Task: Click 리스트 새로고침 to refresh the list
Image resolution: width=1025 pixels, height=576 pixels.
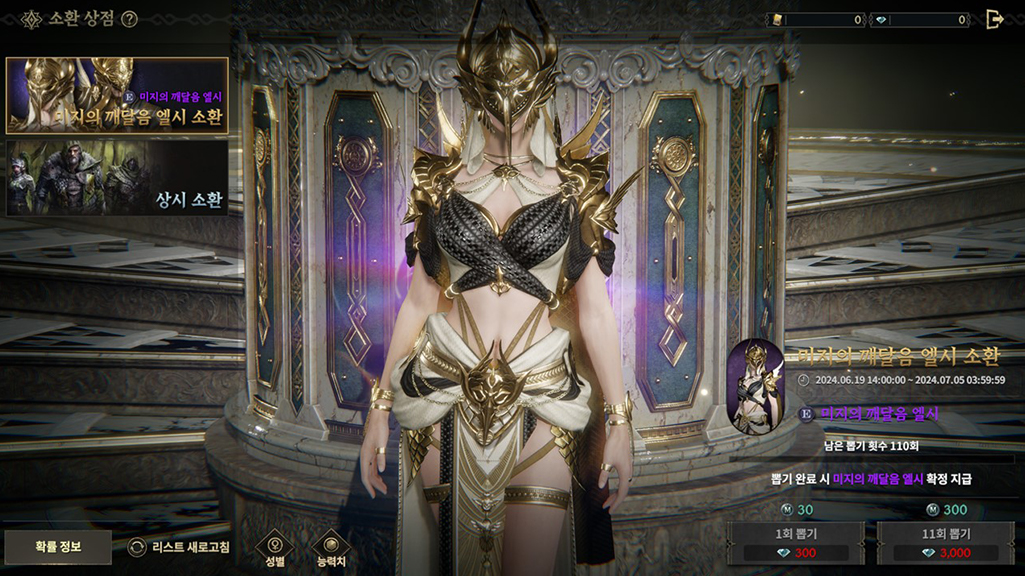Action: click(x=180, y=547)
